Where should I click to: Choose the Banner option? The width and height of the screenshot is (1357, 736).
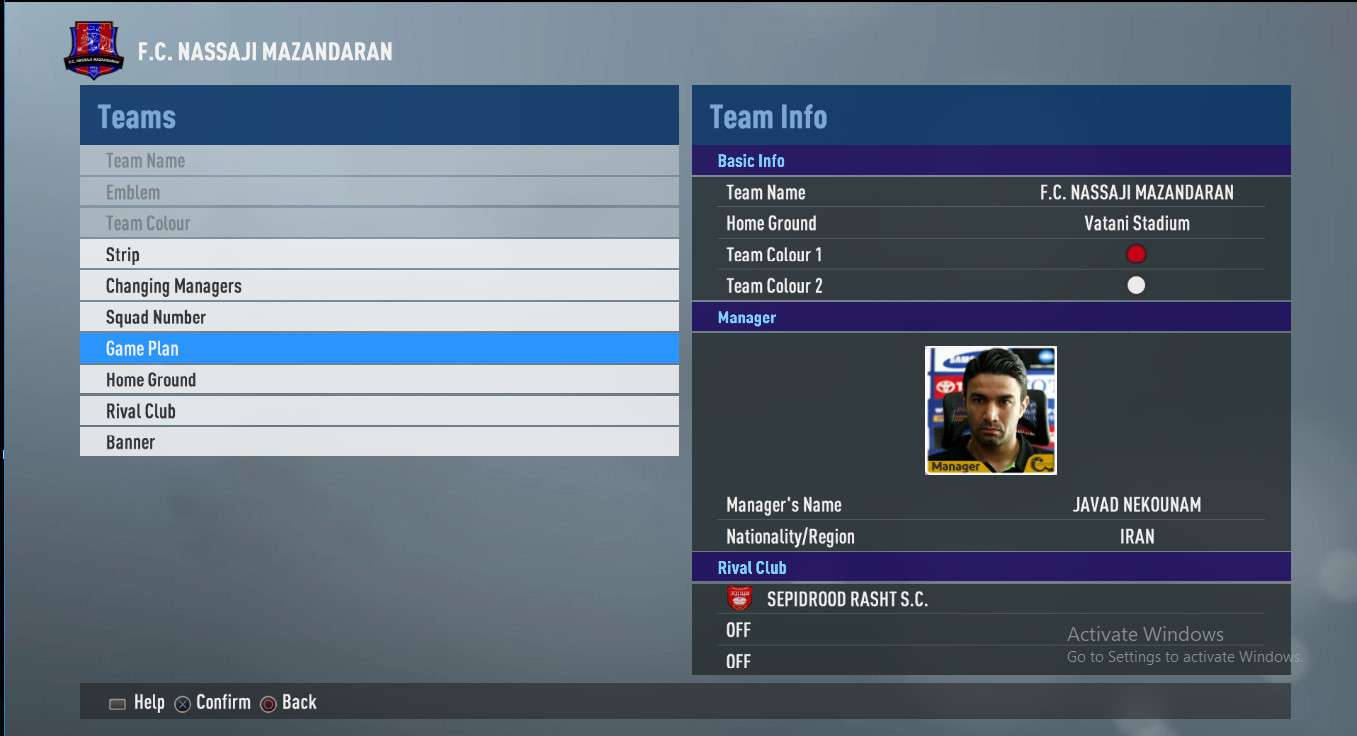point(379,442)
